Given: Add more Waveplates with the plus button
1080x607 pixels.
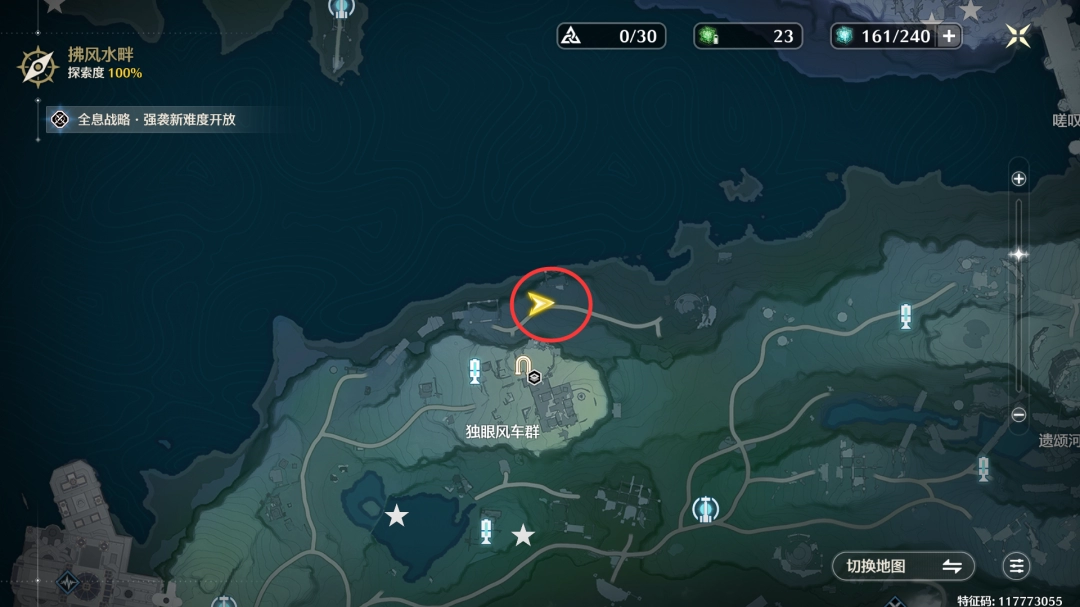Looking at the screenshot, I should click(x=949, y=36).
